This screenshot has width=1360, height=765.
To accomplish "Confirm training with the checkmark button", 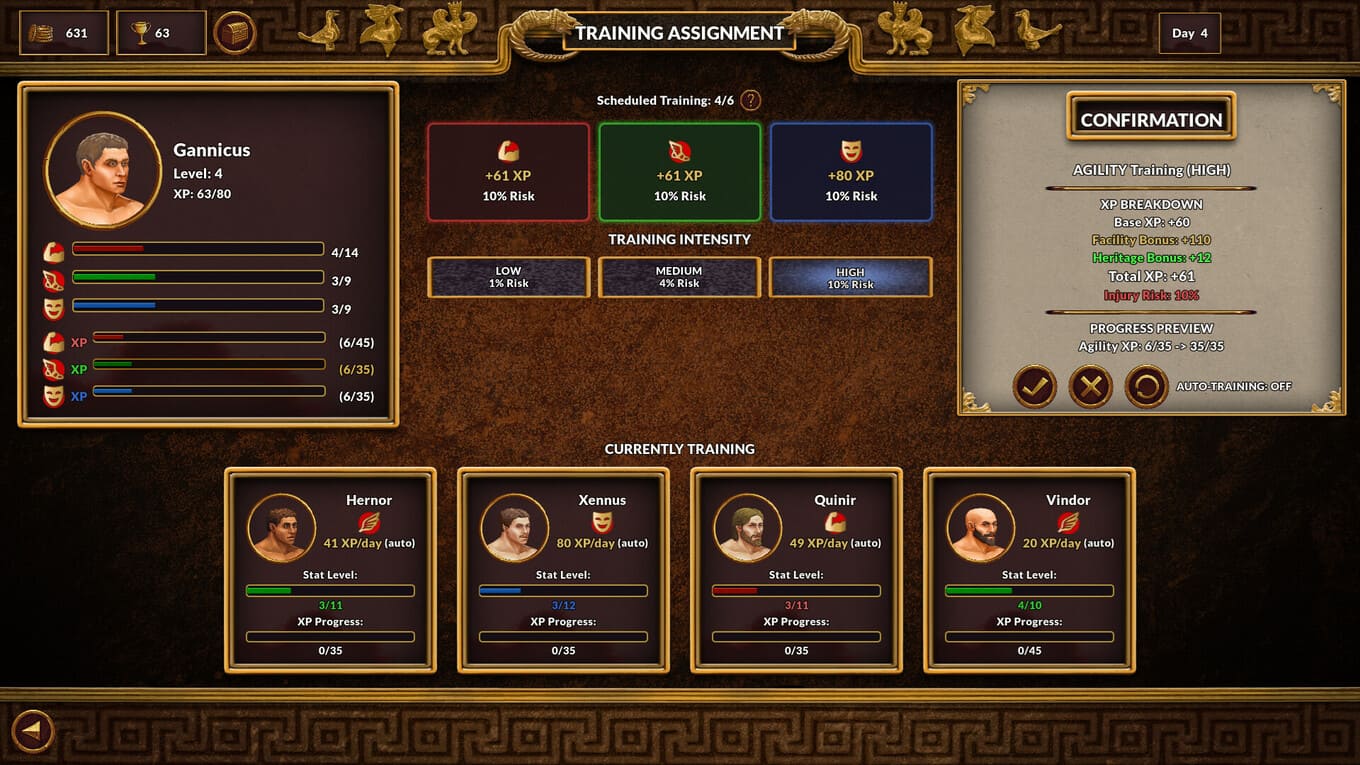I will [1034, 386].
